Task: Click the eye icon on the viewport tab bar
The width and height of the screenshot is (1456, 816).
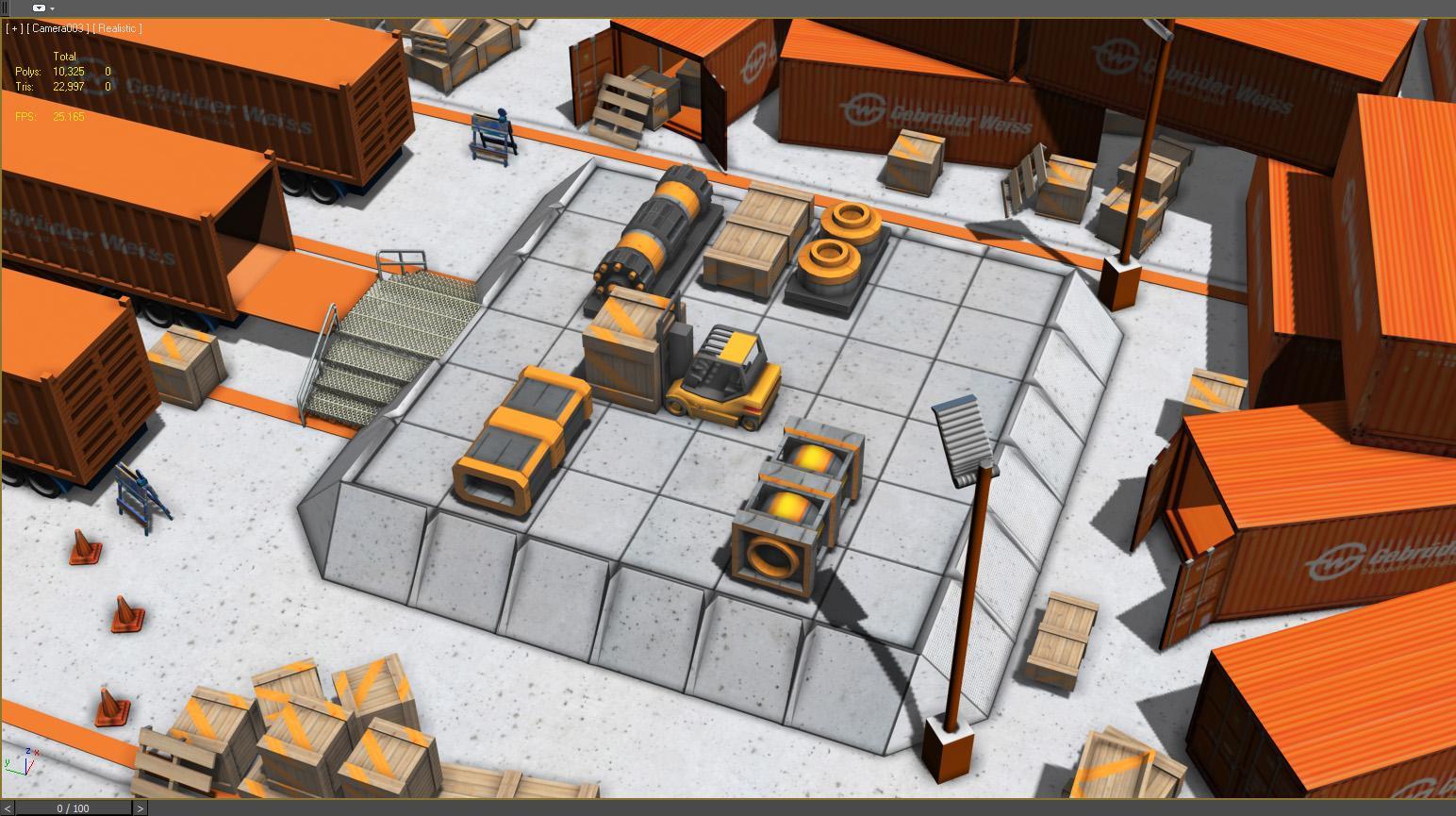Action: click(39, 8)
